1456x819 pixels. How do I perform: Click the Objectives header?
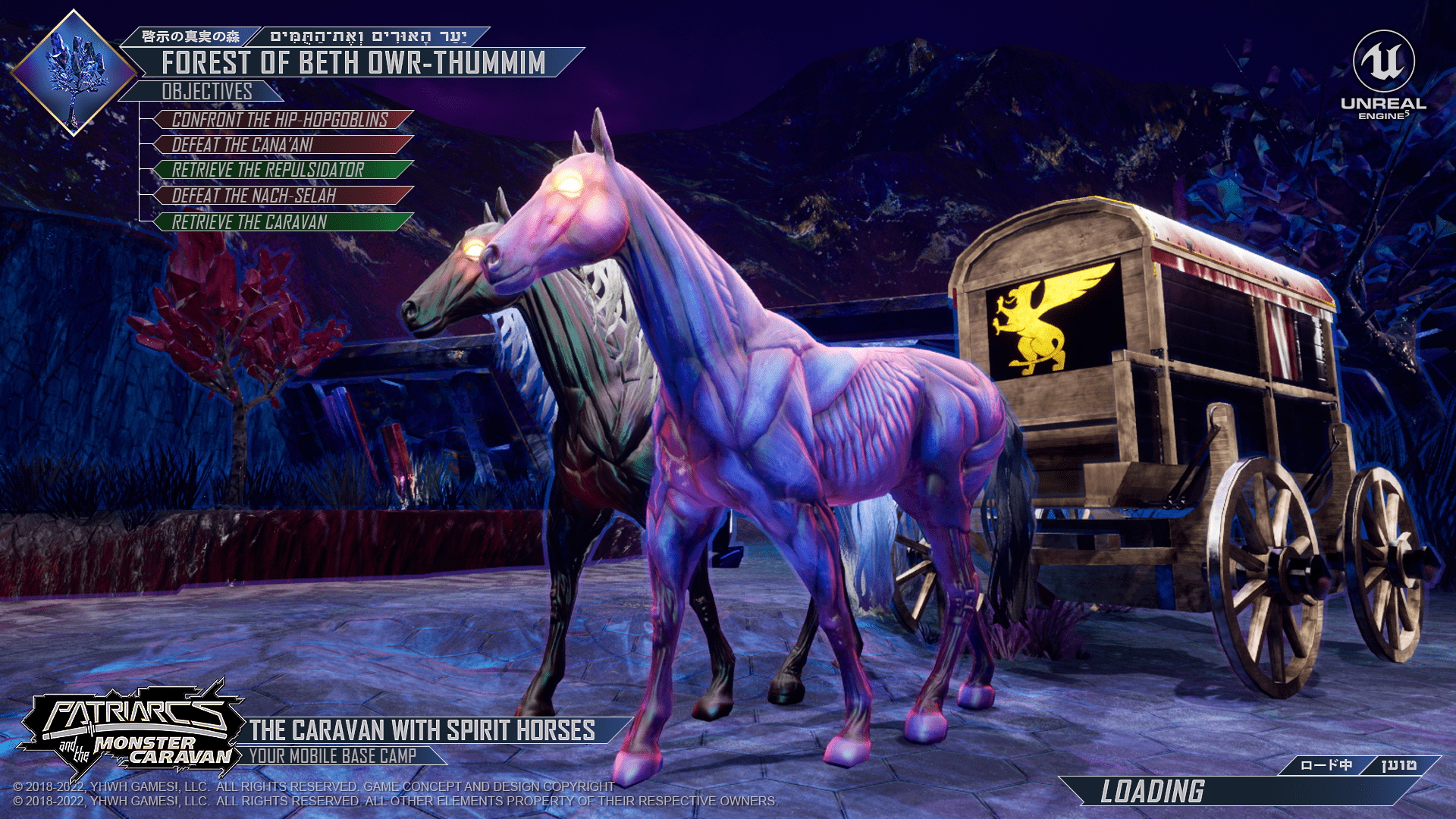[206, 92]
